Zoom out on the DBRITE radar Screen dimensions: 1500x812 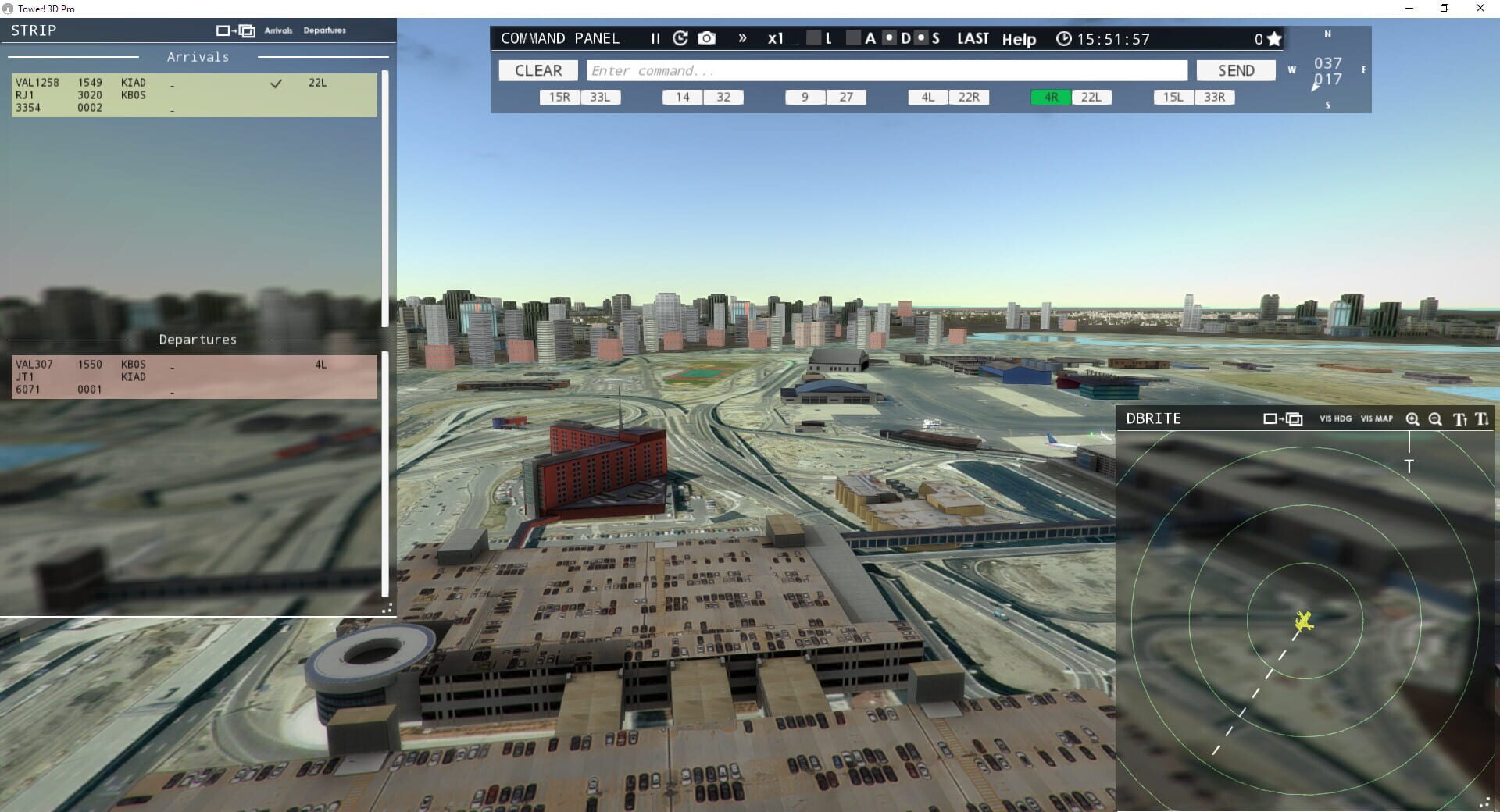point(1435,419)
